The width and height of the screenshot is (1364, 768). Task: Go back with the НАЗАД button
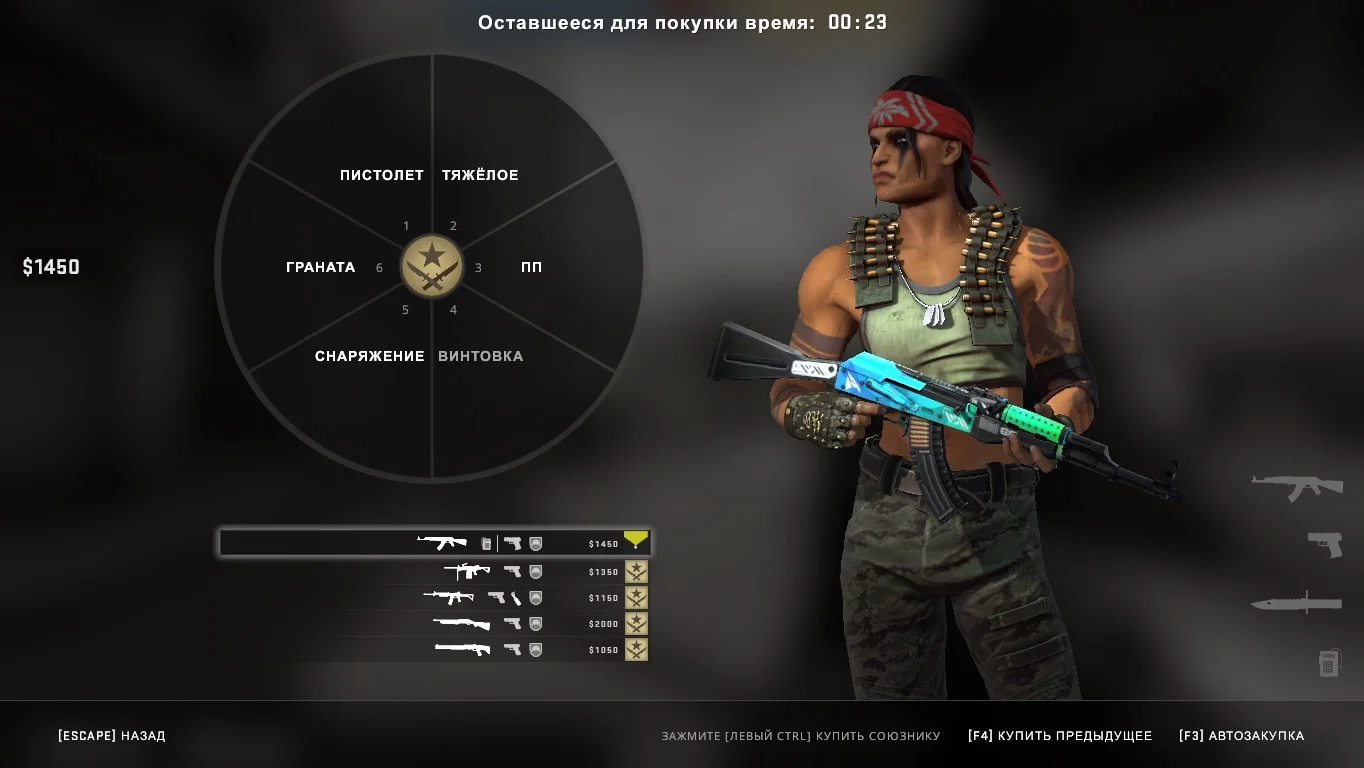[x=112, y=736]
